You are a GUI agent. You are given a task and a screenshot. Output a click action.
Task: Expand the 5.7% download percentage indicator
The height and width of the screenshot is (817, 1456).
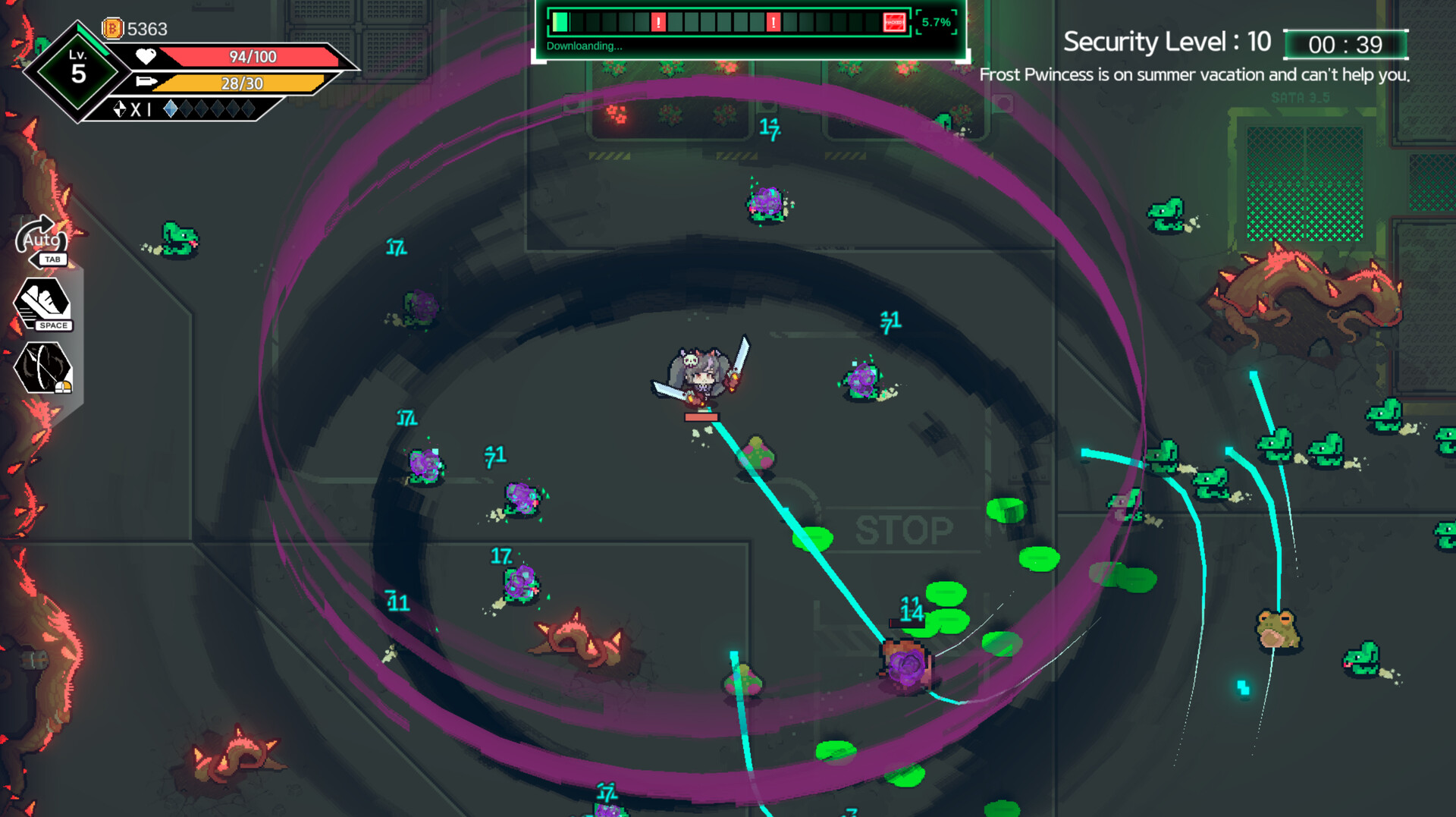[935, 22]
